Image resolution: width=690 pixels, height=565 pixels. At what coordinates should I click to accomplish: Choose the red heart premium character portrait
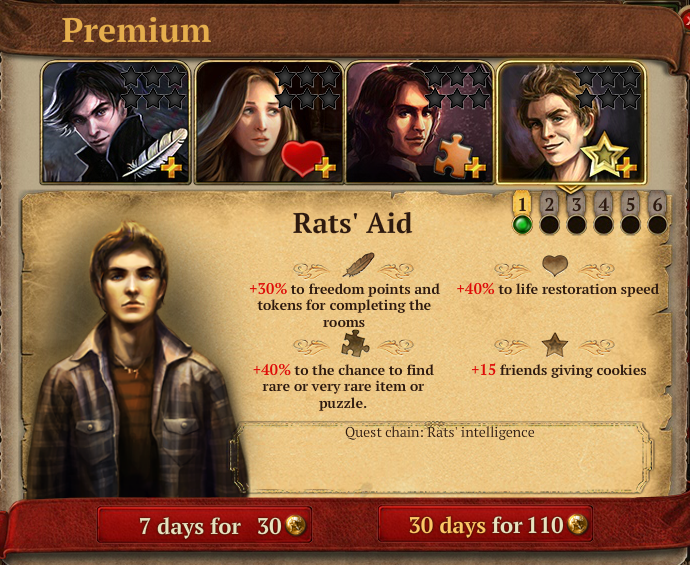click(x=269, y=122)
